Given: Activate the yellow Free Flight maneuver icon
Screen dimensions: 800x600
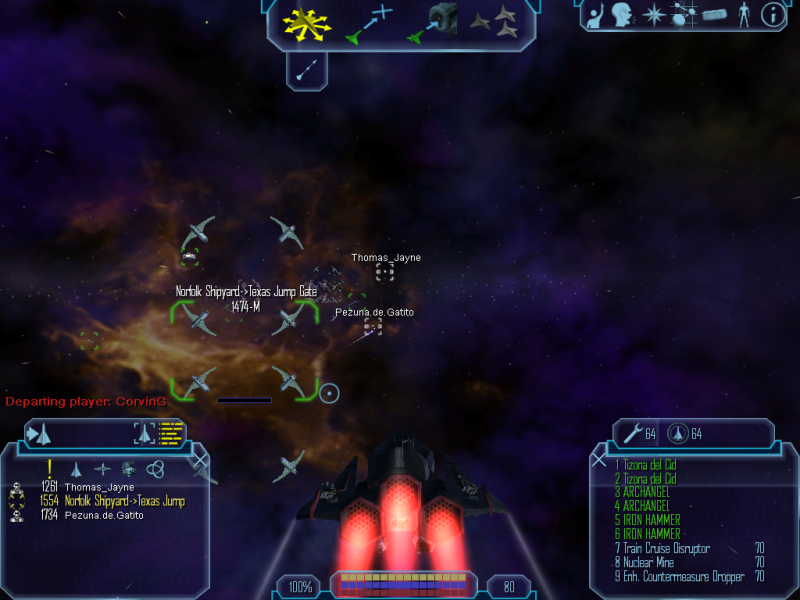Looking at the screenshot, I should [307, 24].
